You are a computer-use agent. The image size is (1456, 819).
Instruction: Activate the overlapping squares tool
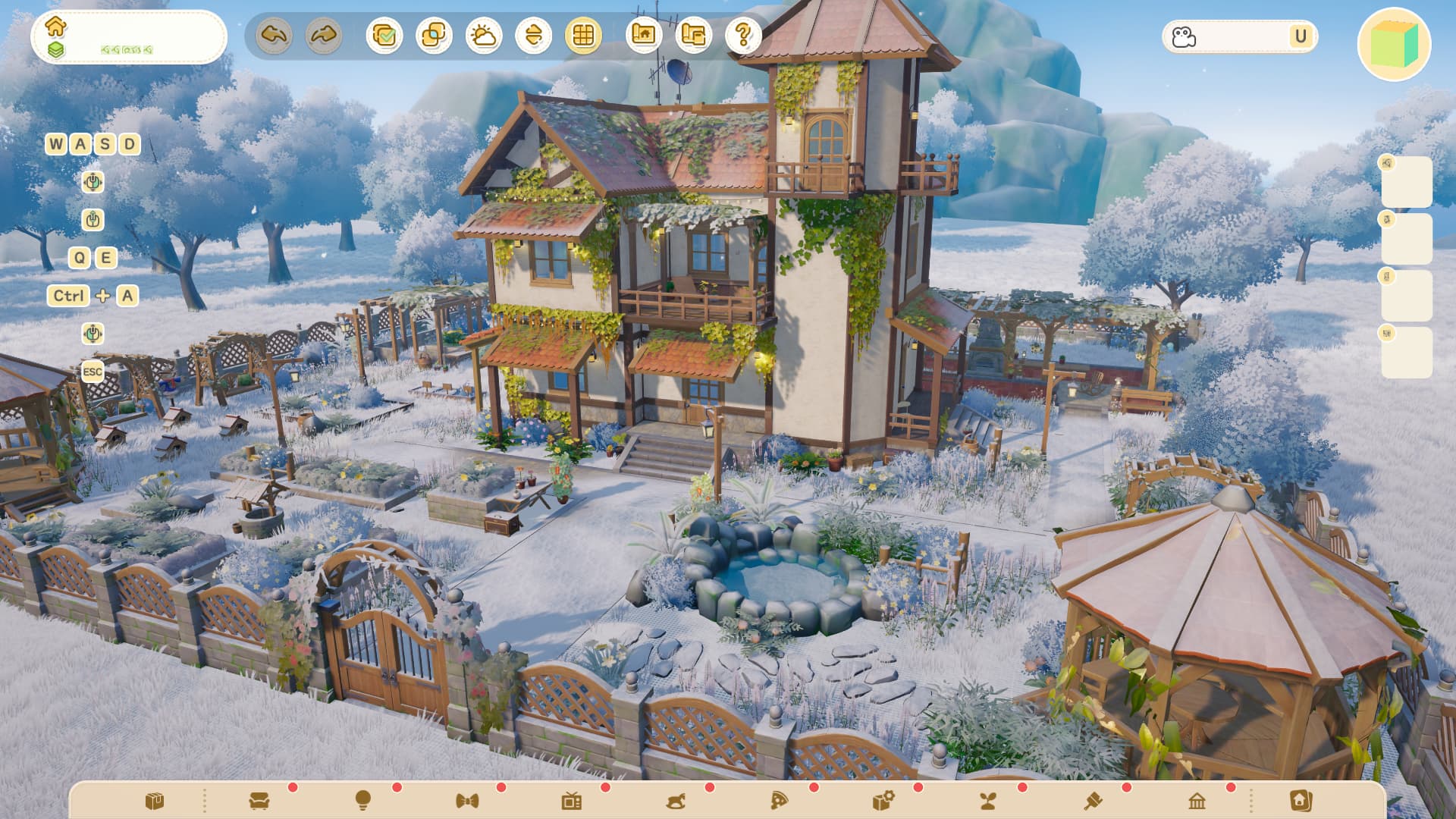(x=434, y=36)
